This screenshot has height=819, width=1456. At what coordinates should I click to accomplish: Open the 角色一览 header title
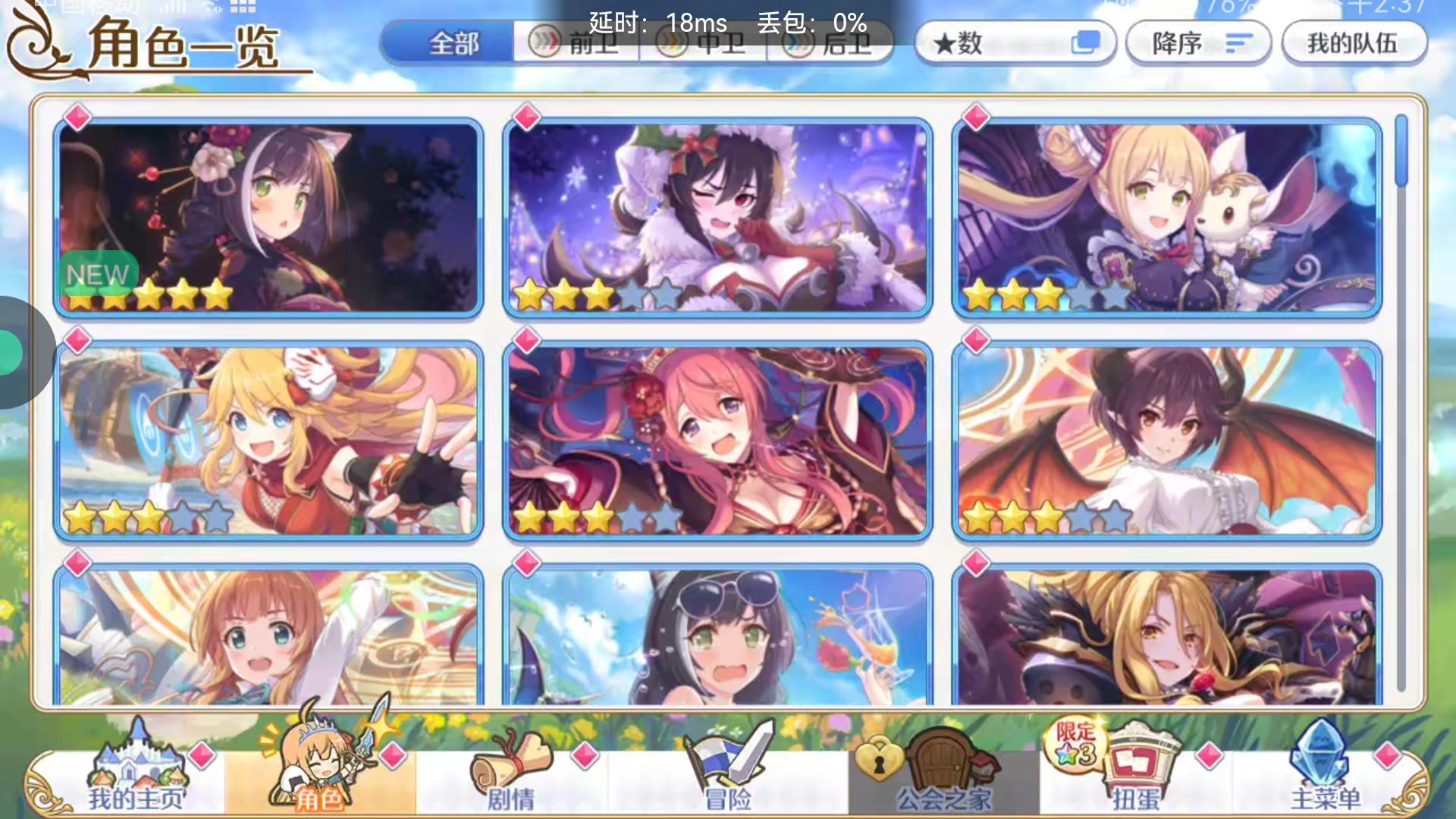point(182,45)
